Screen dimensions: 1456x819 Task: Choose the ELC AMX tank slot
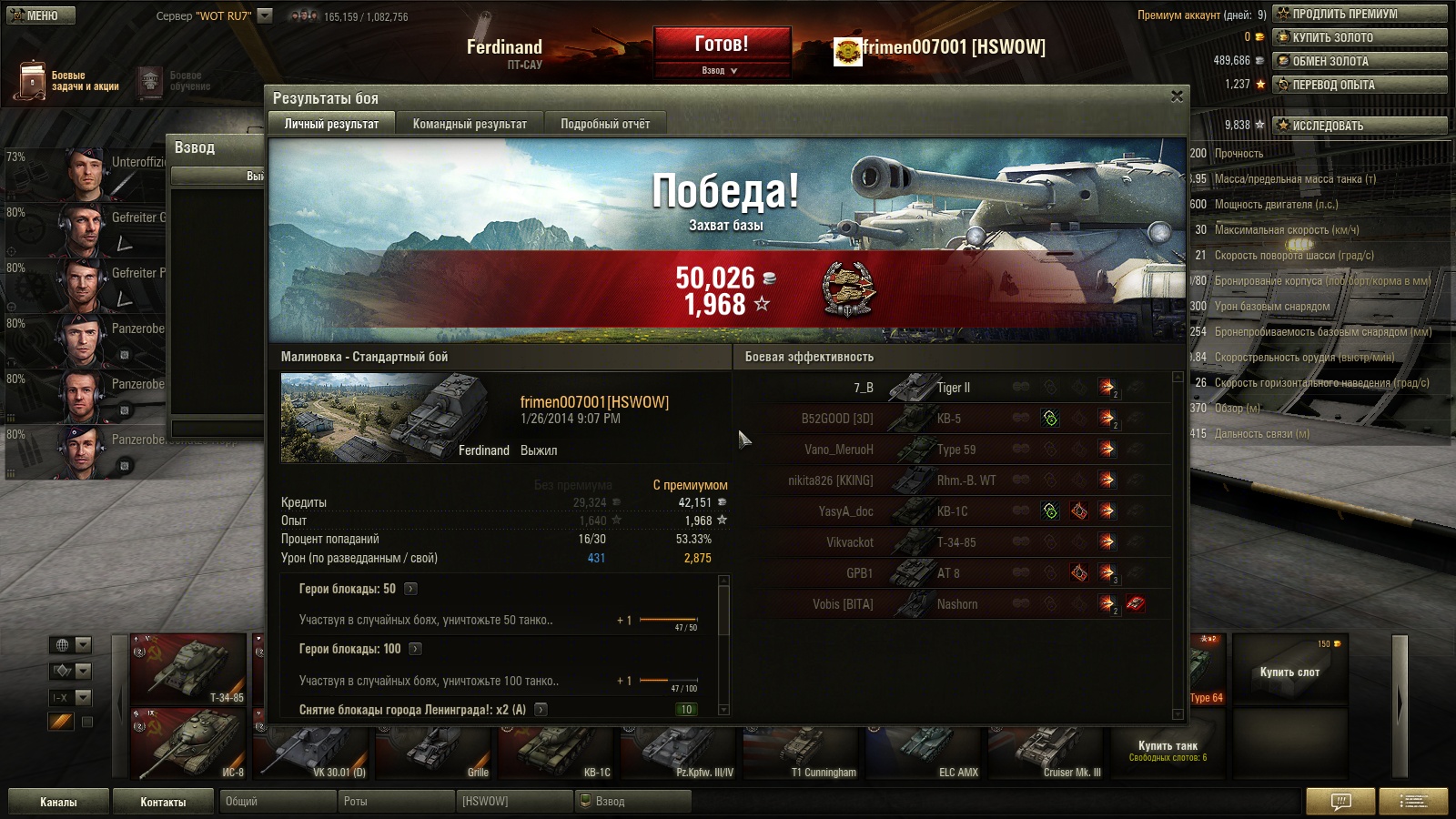(924, 753)
